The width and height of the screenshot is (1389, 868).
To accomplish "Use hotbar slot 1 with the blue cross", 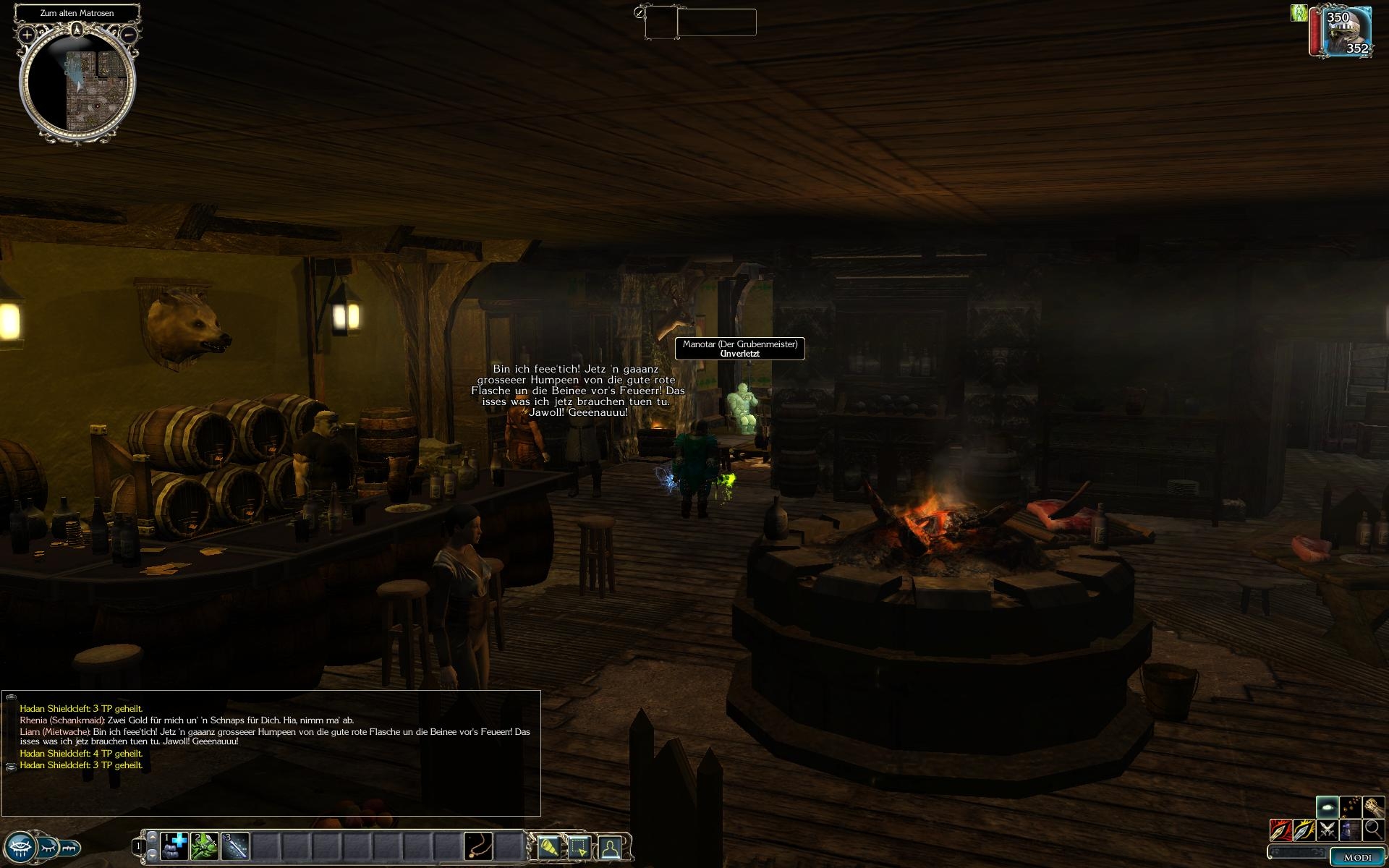I will pyautogui.click(x=174, y=846).
